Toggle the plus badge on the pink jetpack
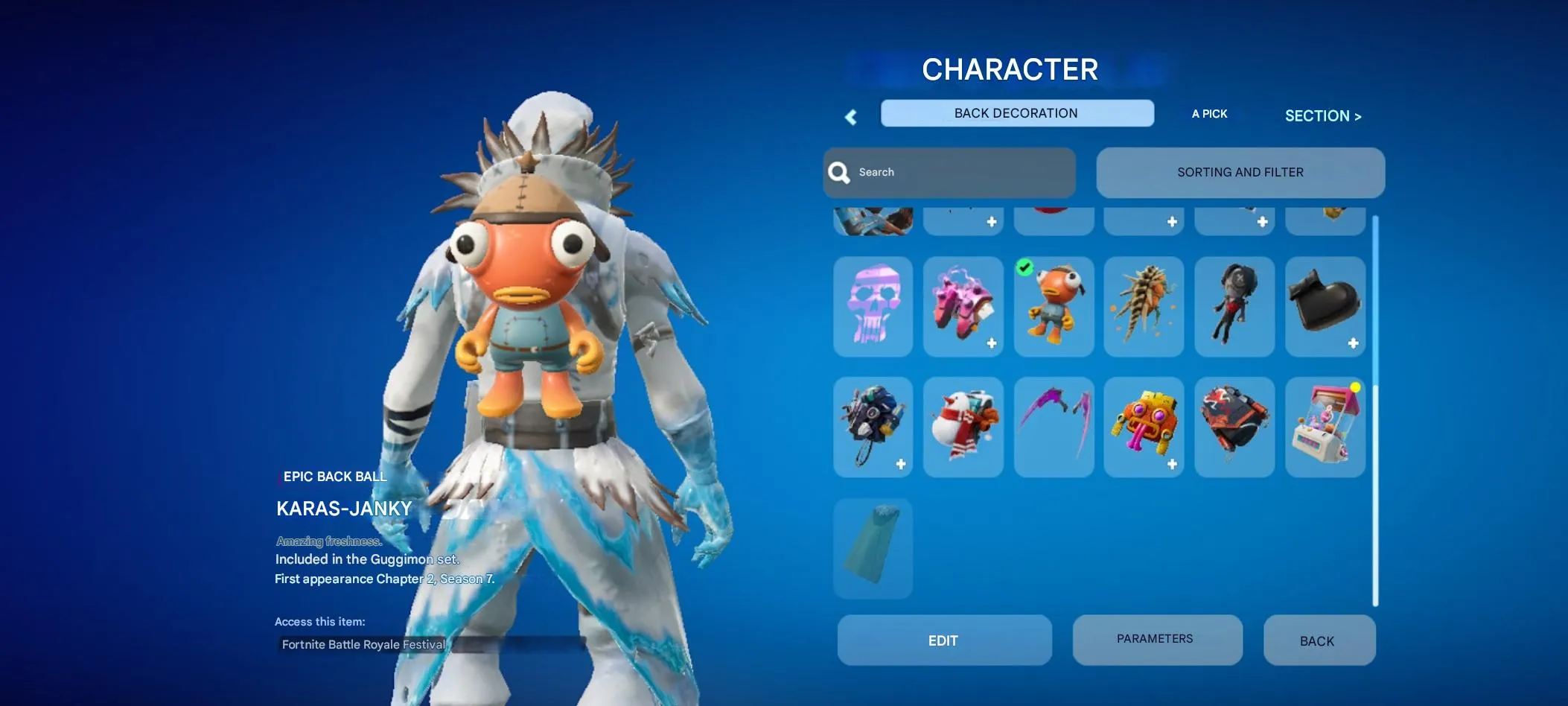 pyautogui.click(x=991, y=343)
